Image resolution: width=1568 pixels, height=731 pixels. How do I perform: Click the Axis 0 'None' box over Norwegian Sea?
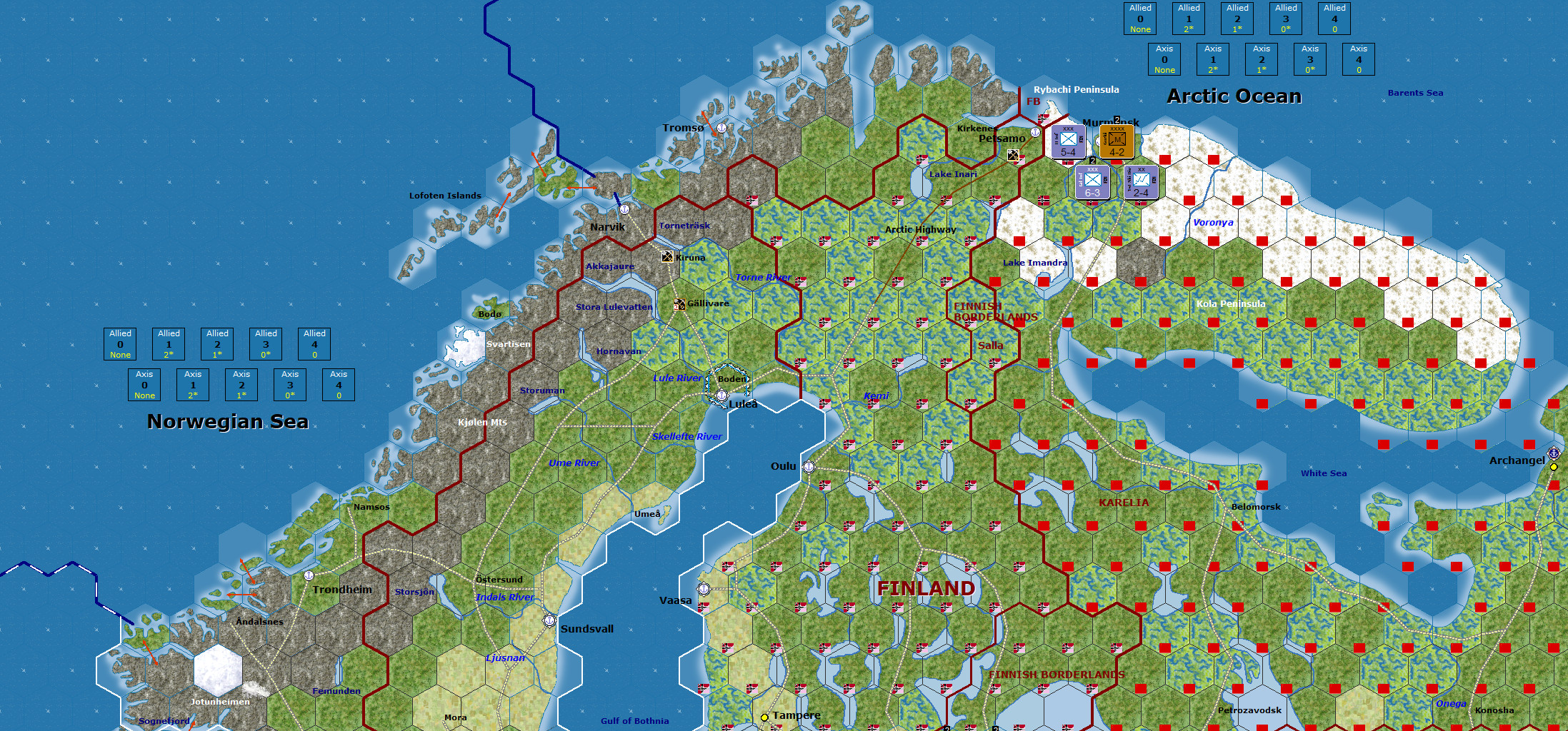pyautogui.click(x=144, y=385)
